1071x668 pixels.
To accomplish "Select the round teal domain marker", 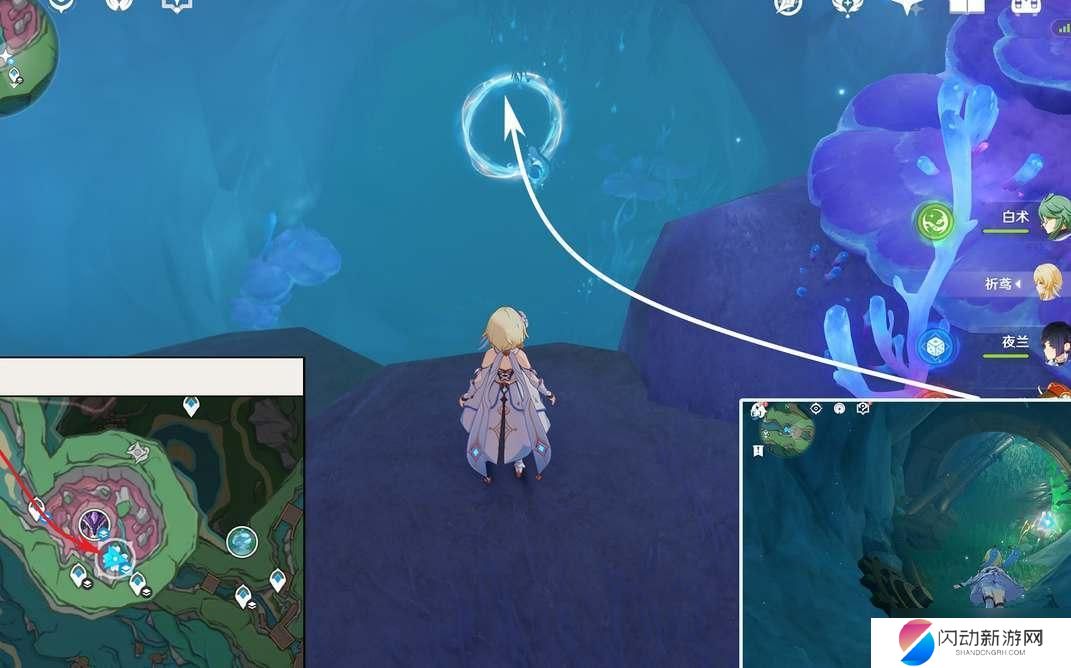I will pos(241,542).
